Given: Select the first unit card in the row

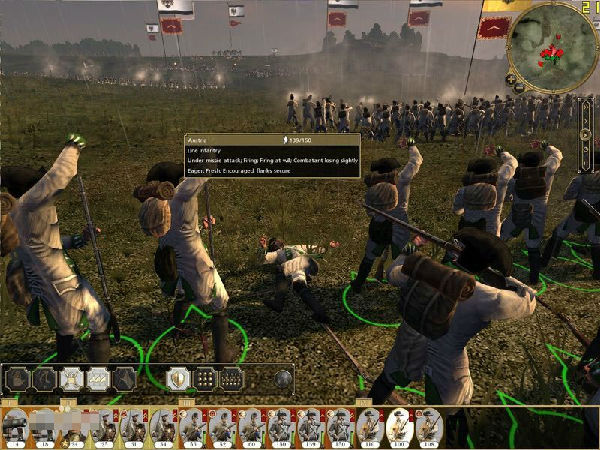Looking at the screenshot, I should tap(15, 427).
